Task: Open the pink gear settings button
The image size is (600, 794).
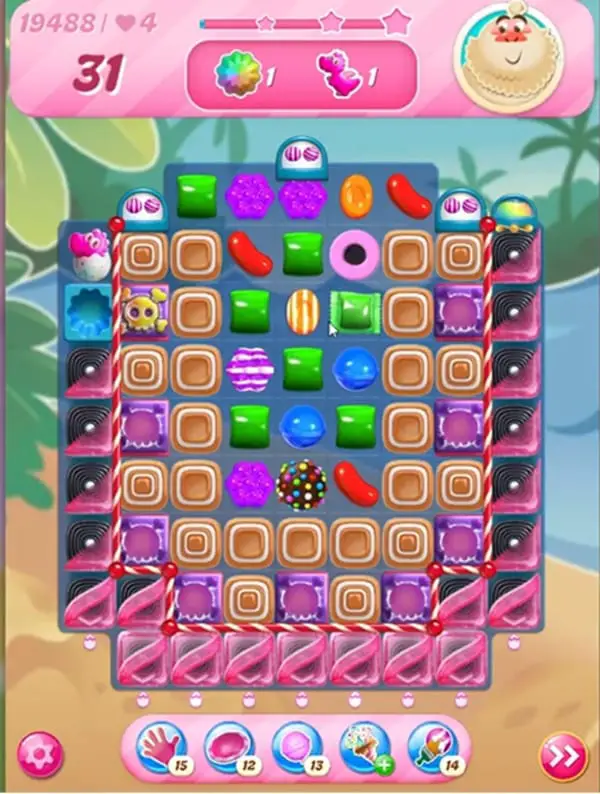Action: click(40, 754)
